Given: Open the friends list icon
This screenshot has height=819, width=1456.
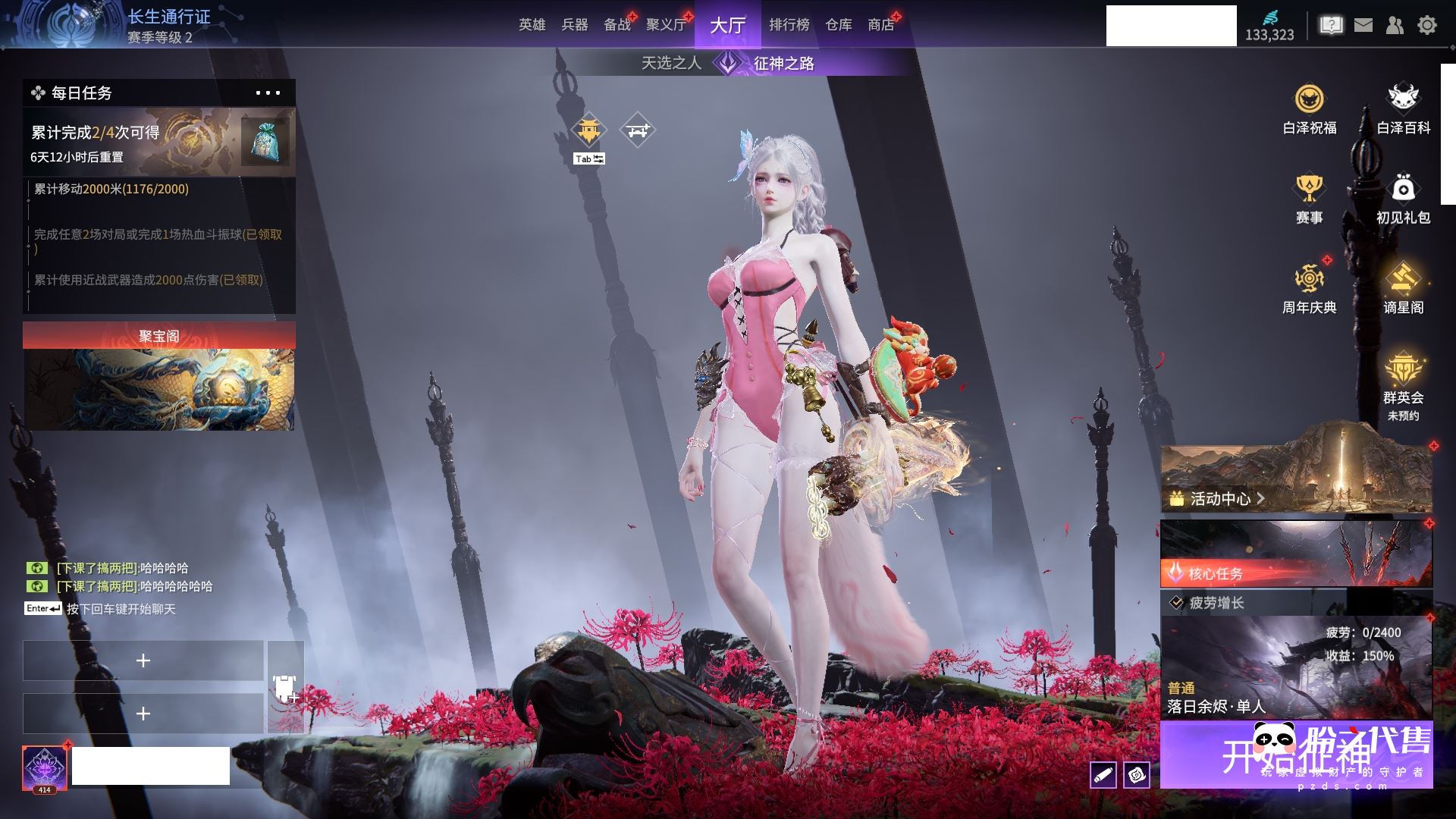Looking at the screenshot, I should [x=1395, y=25].
